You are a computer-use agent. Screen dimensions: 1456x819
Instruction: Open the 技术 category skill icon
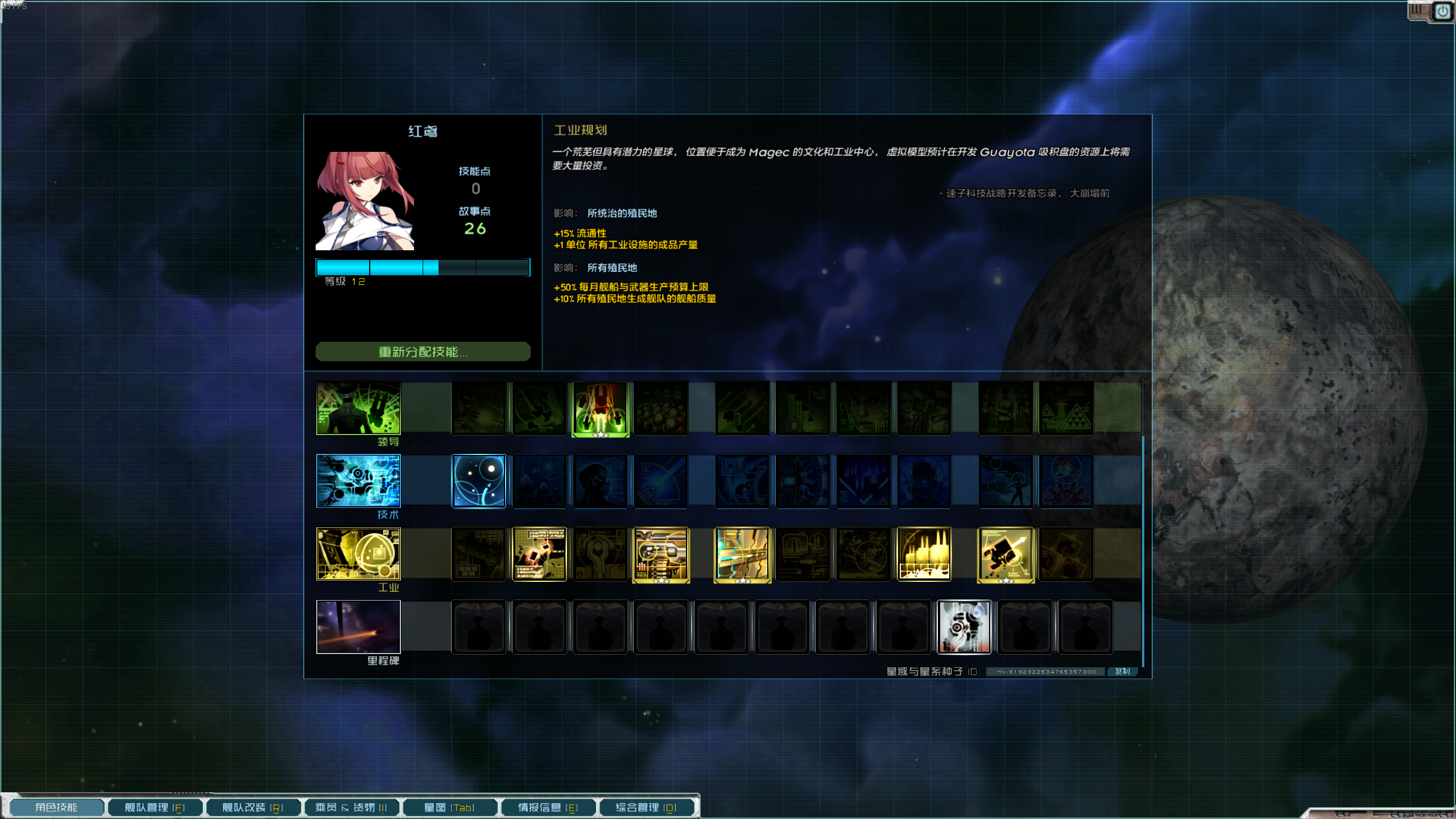pyautogui.click(x=358, y=481)
